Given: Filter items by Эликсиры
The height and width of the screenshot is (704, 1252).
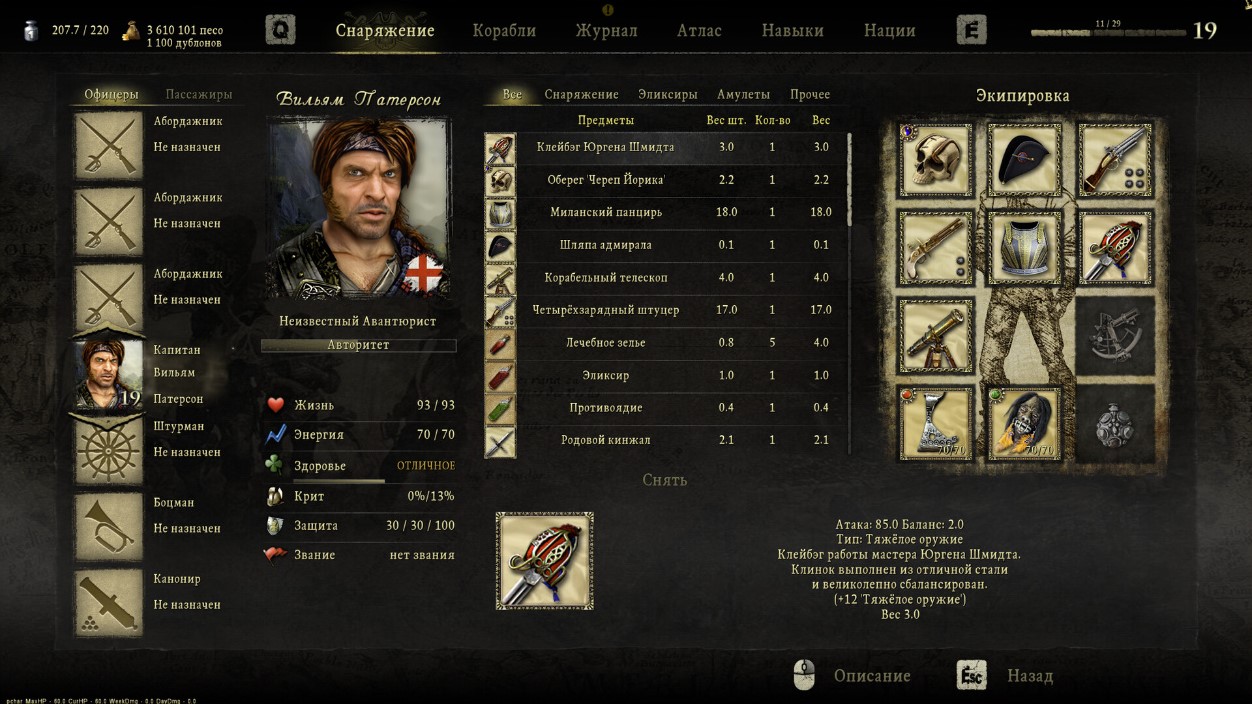Looking at the screenshot, I should pos(667,94).
